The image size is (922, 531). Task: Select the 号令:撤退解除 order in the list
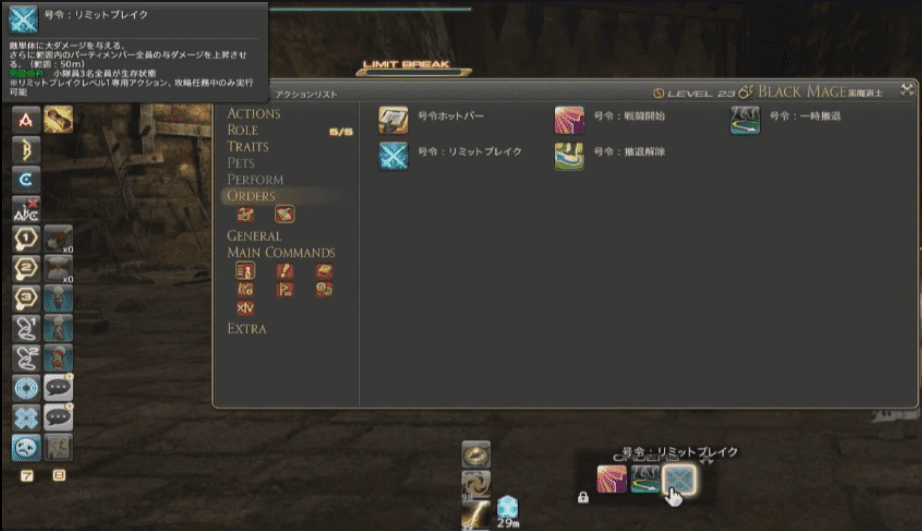[x=569, y=157]
